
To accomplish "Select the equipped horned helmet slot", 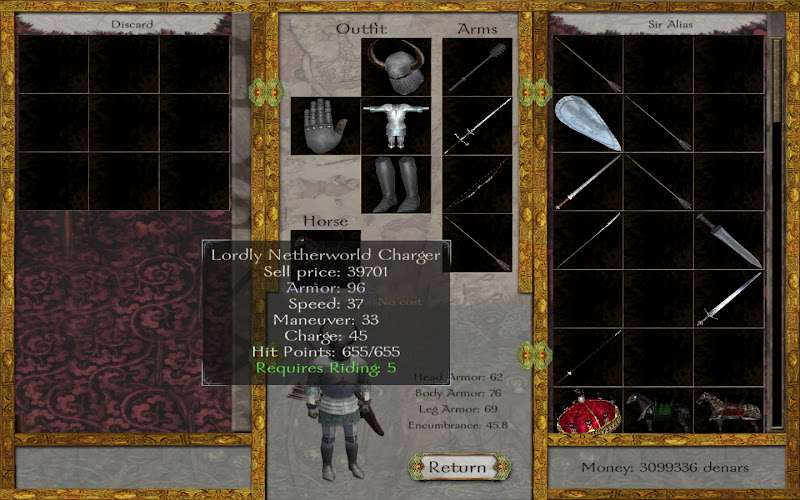I will click(396, 66).
